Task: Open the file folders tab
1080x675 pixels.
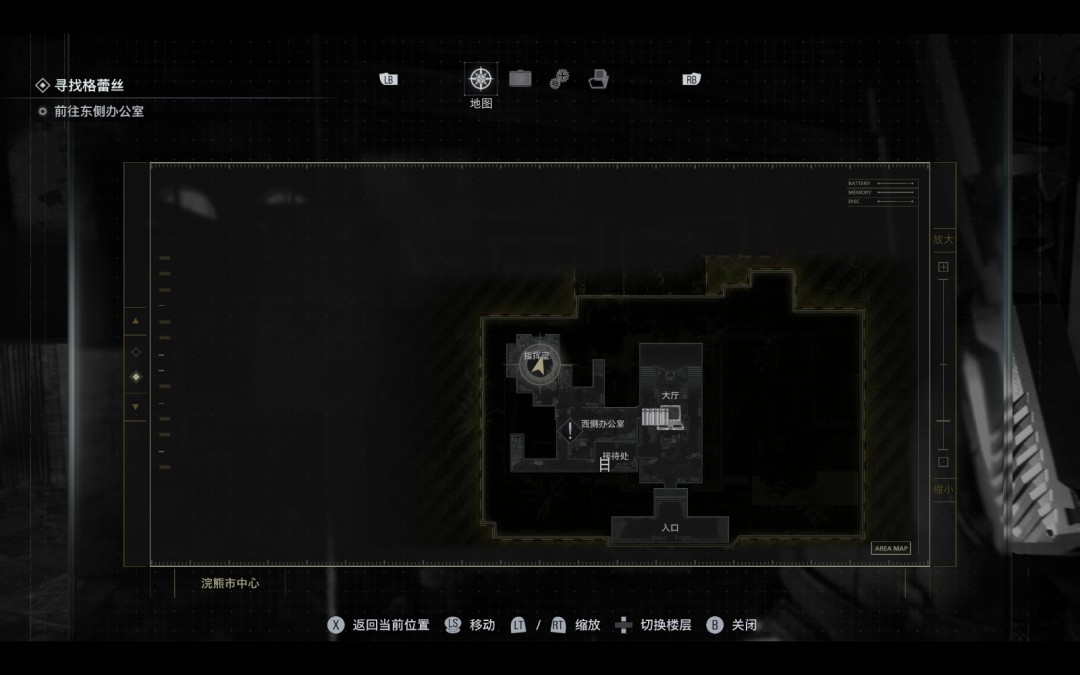Action: [598, 79]
